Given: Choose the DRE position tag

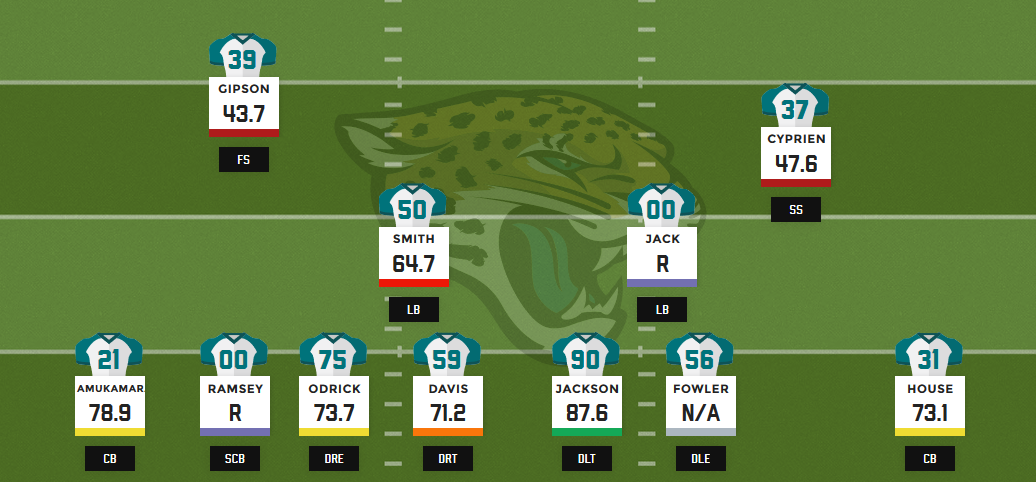Looking at the screenshot, I should tap(334, 459).
